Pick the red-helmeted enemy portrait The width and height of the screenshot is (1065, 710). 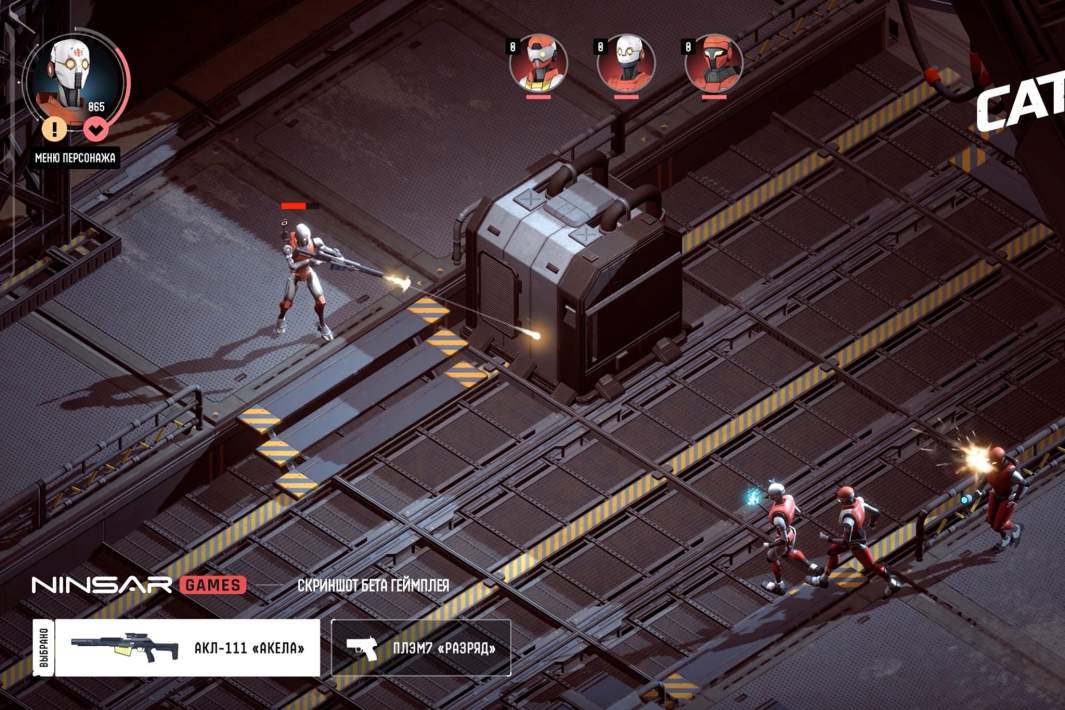(713, 63)
